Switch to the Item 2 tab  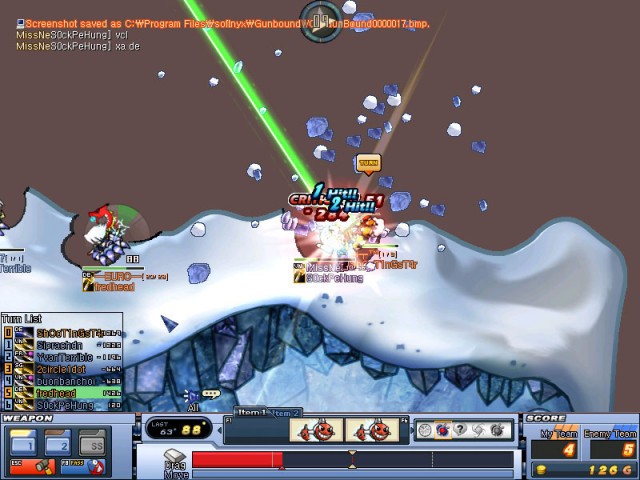[x=286, y=413]
